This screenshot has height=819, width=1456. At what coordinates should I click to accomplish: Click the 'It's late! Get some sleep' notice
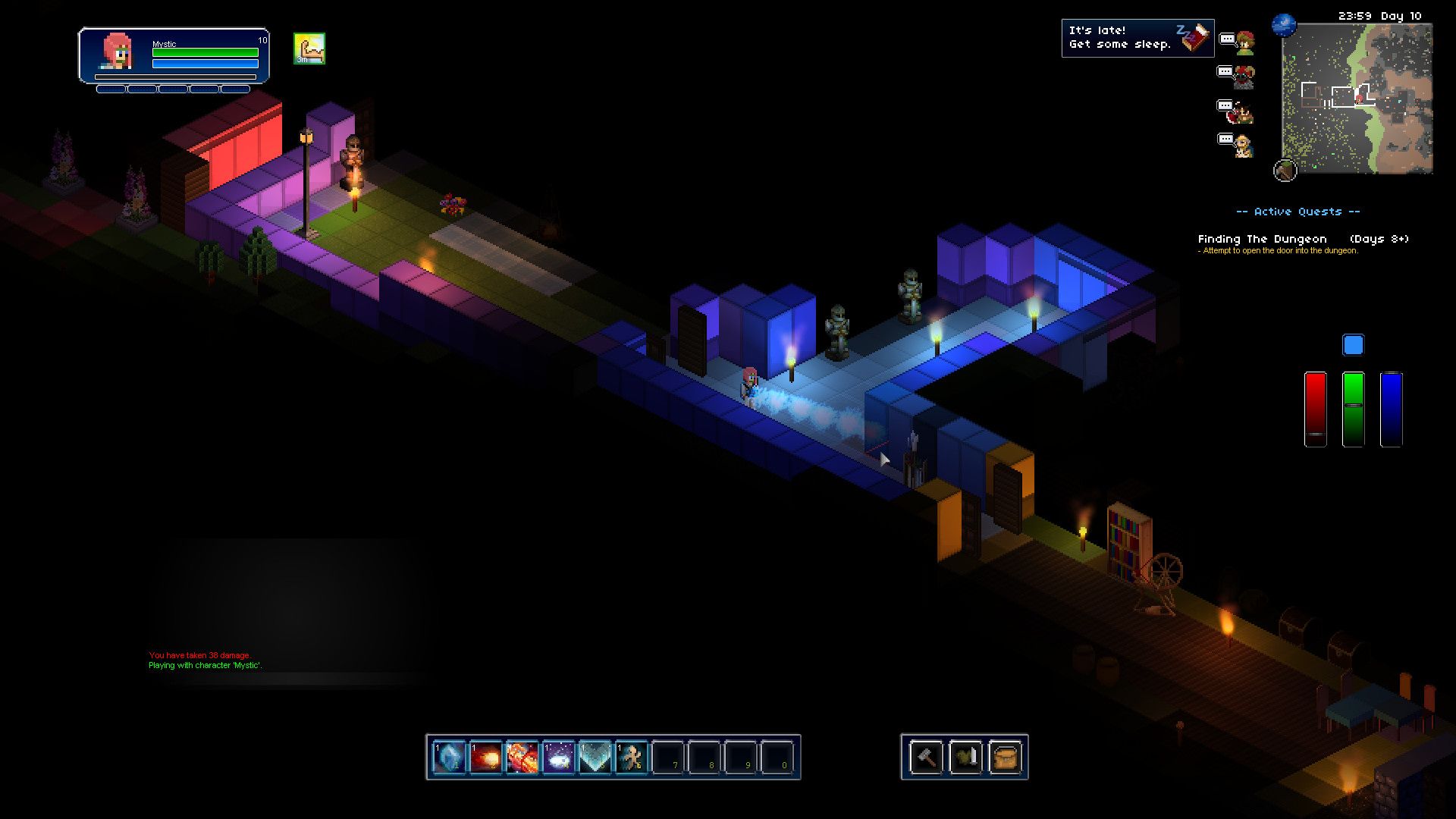1137,38
